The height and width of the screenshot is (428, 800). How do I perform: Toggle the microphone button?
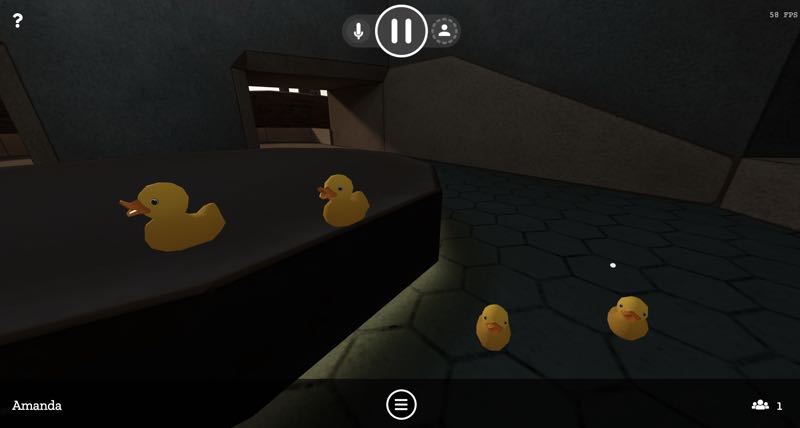click(x=359, y=31)
